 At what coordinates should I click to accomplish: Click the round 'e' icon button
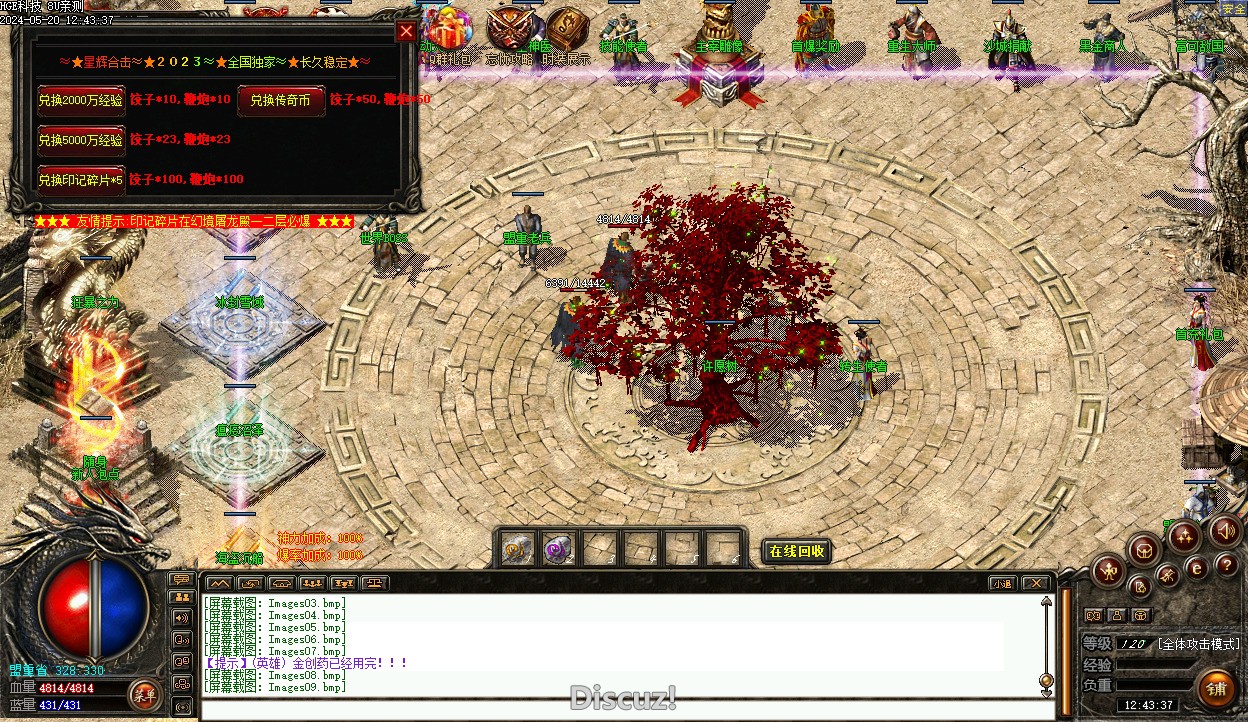pyautogui.click(x=1197, y=568)
